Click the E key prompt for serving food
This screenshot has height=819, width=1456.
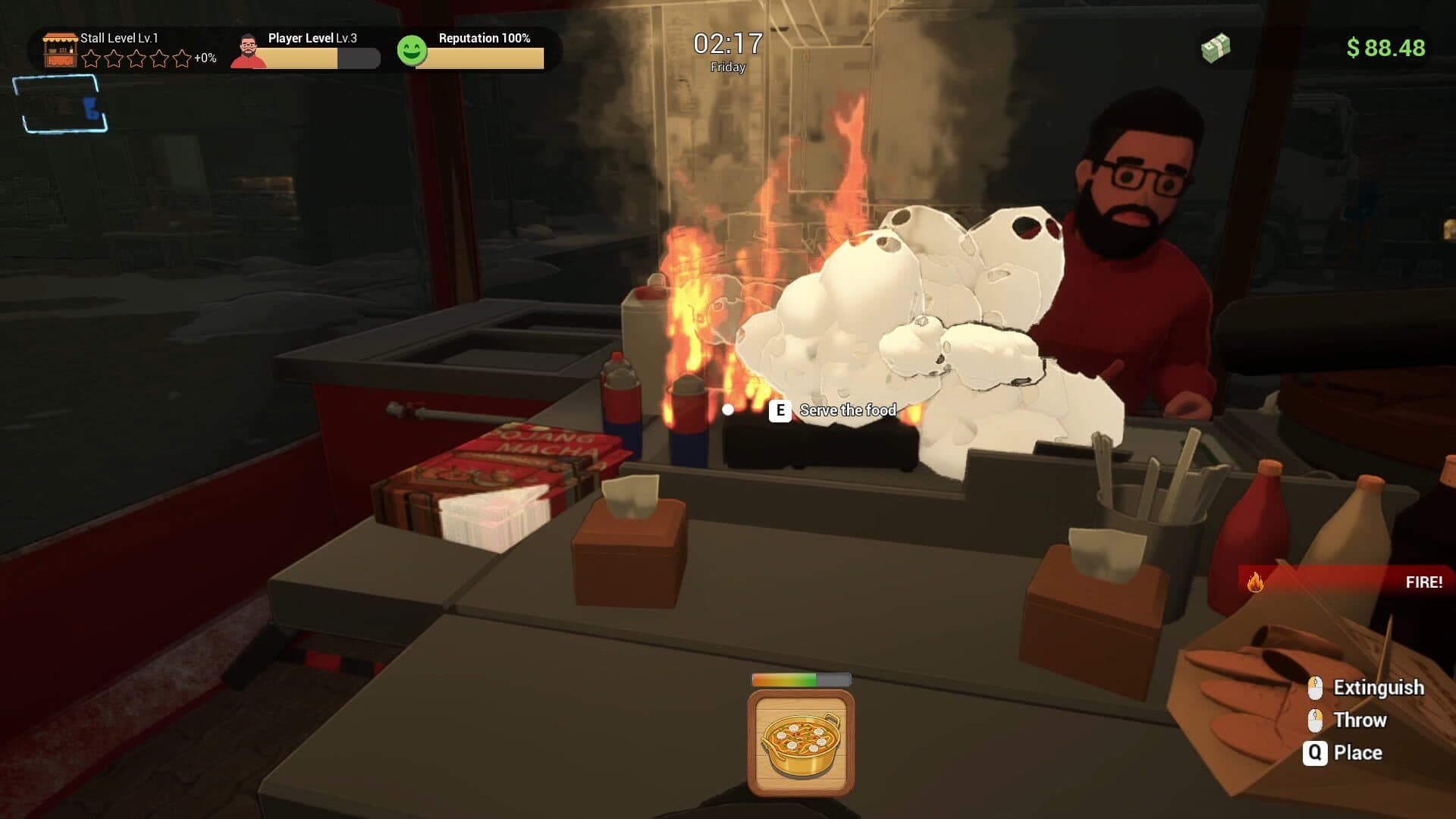click(779, 410)
